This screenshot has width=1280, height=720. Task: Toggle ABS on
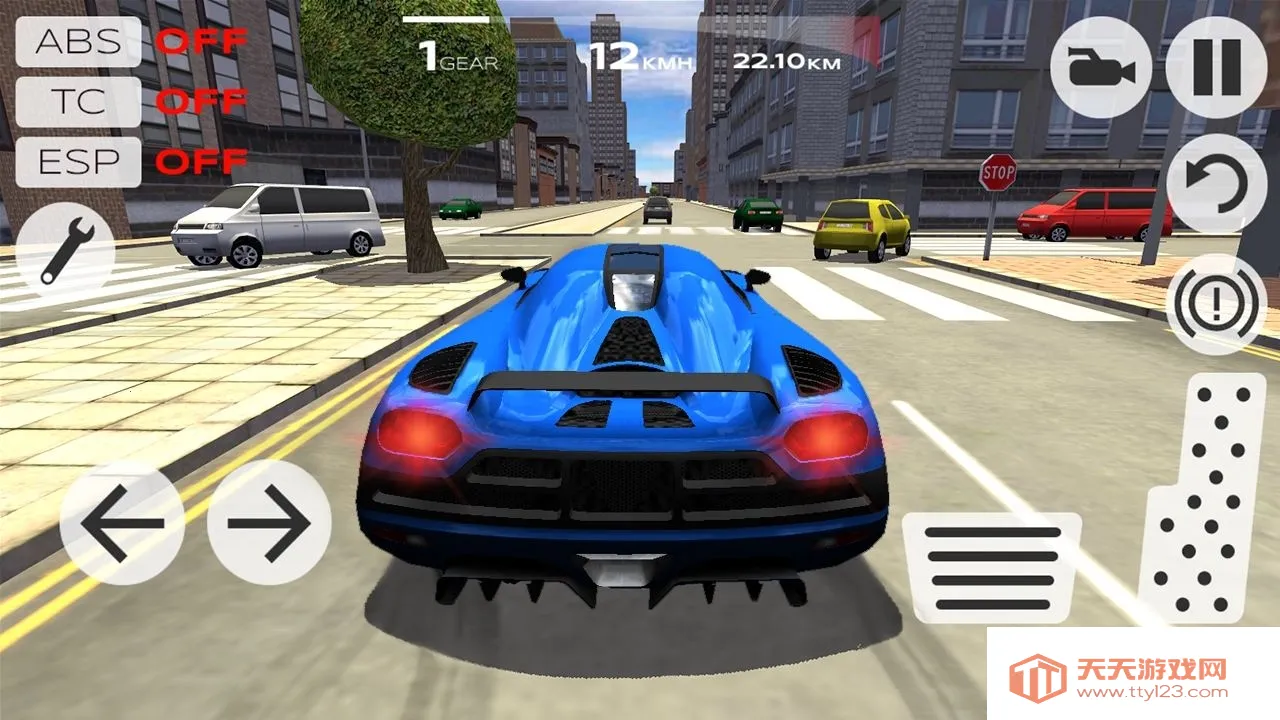78,44
